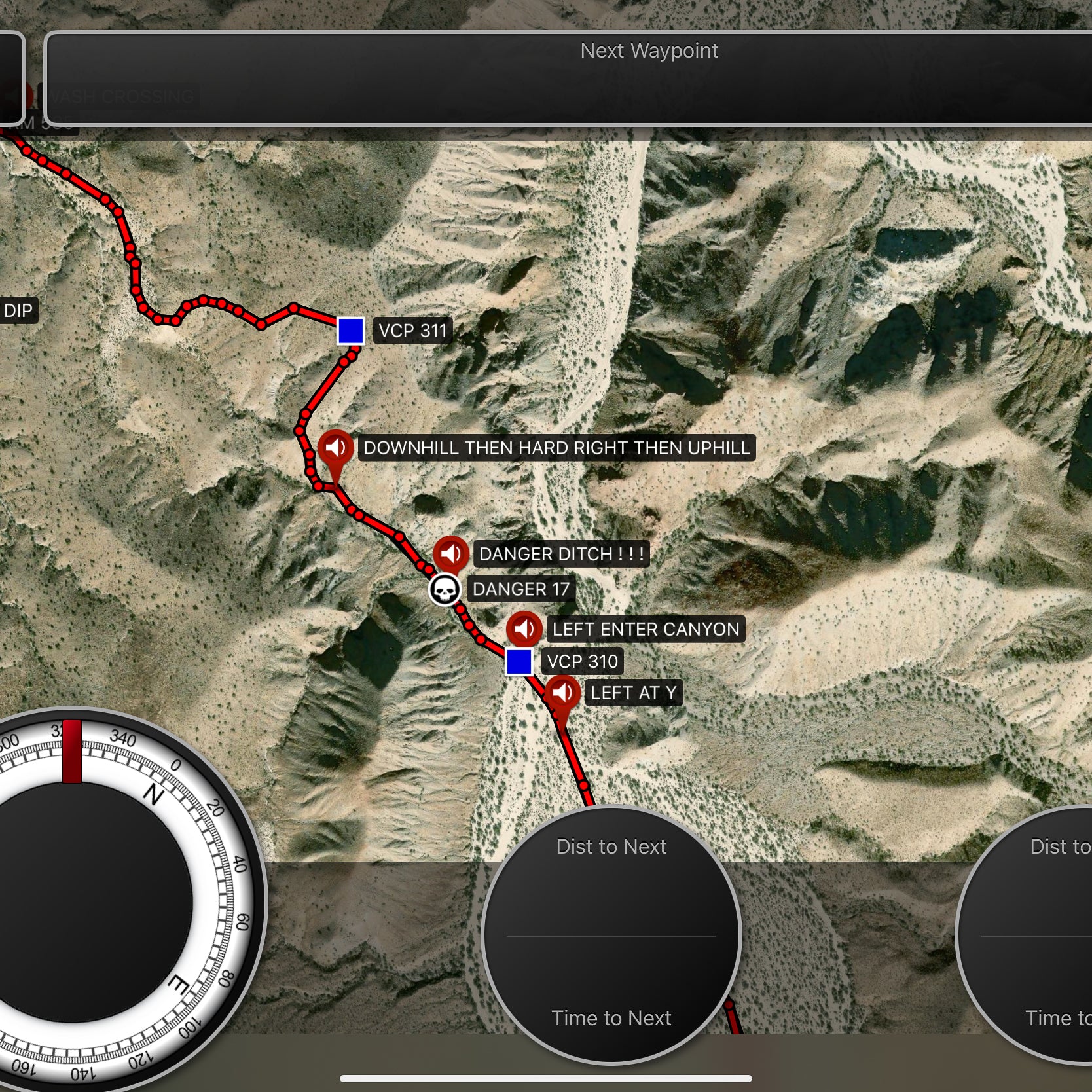Image resolution: width=1092 pixels, height=1092 pixels.
Task: Tap the Left Enter Canyon audio pin
Action: click(x=524, y=629)
